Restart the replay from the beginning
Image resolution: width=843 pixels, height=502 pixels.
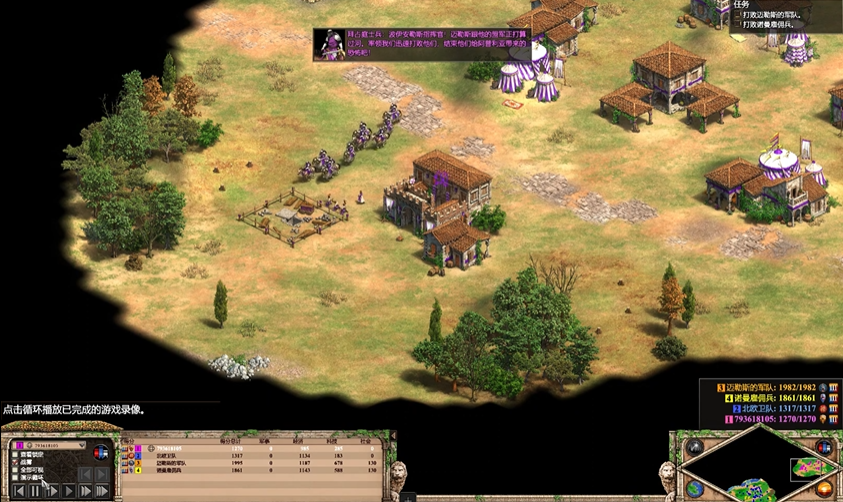[18, 491]
